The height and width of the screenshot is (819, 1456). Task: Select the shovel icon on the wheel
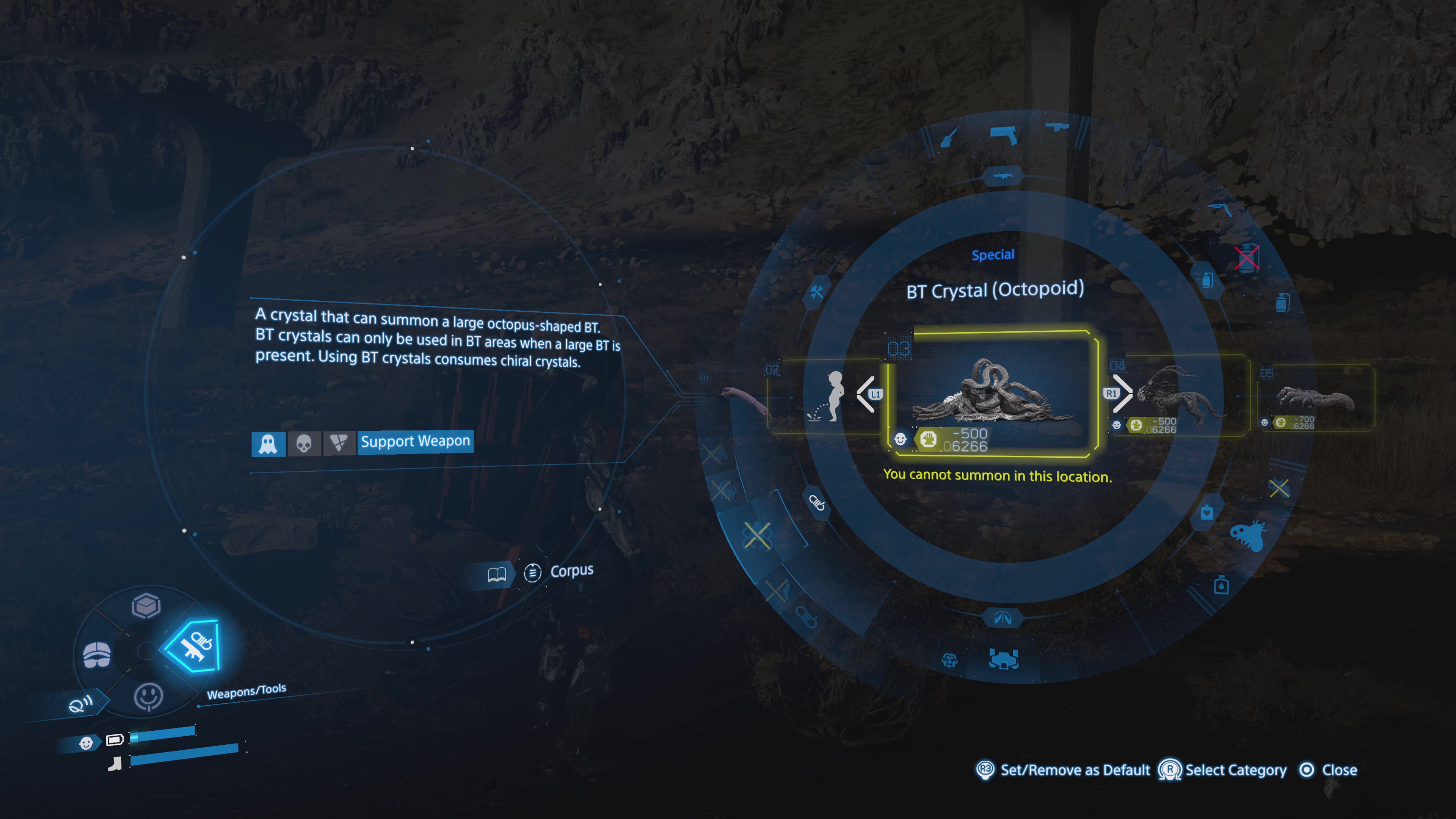(949, 136)
